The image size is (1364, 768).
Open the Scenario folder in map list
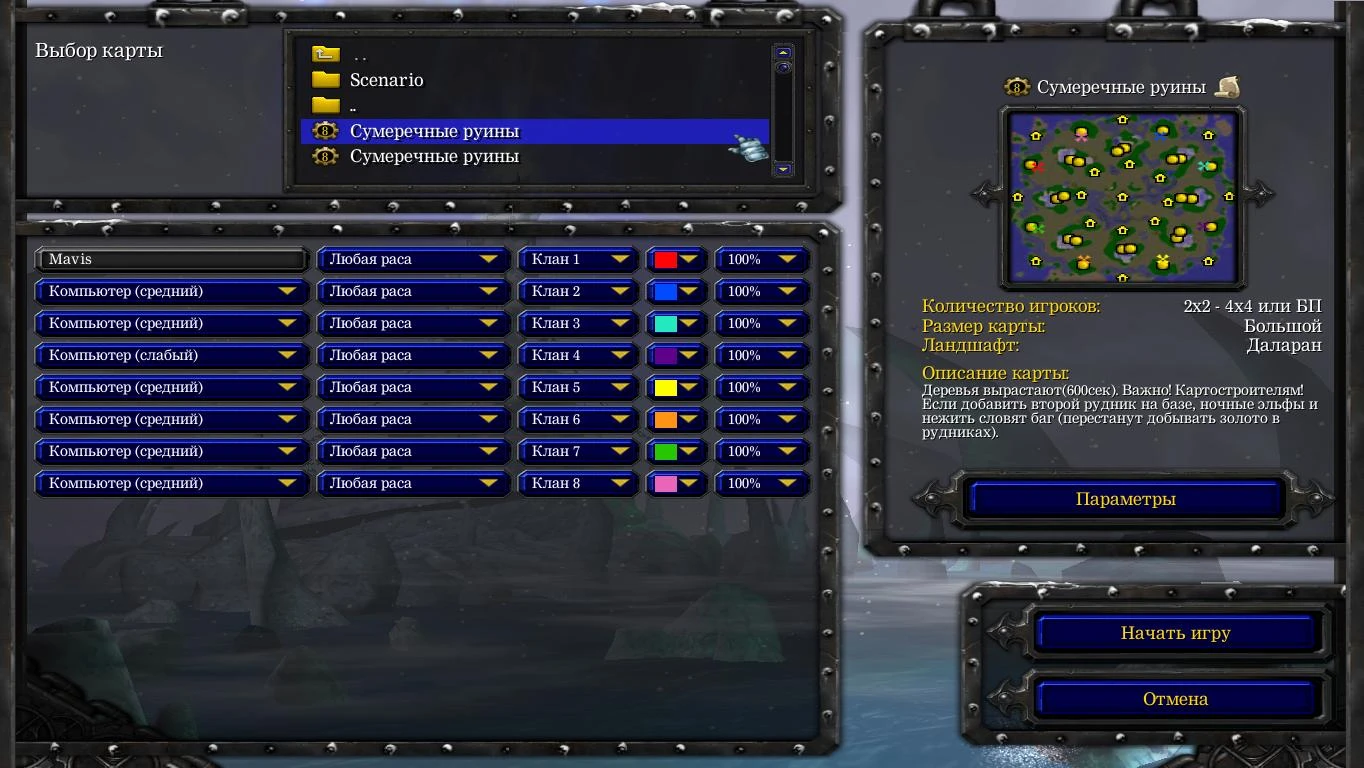point(385,80)
